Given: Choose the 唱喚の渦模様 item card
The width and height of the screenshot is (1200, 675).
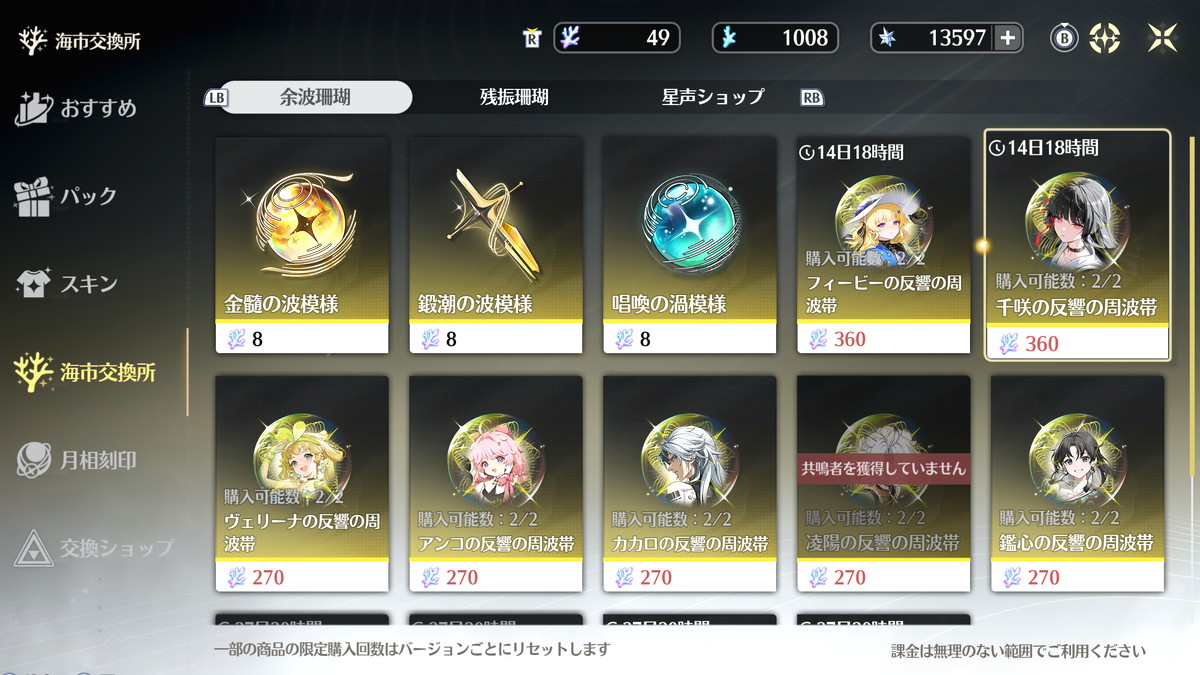Looking at the screenshot, I should point(690,244).
